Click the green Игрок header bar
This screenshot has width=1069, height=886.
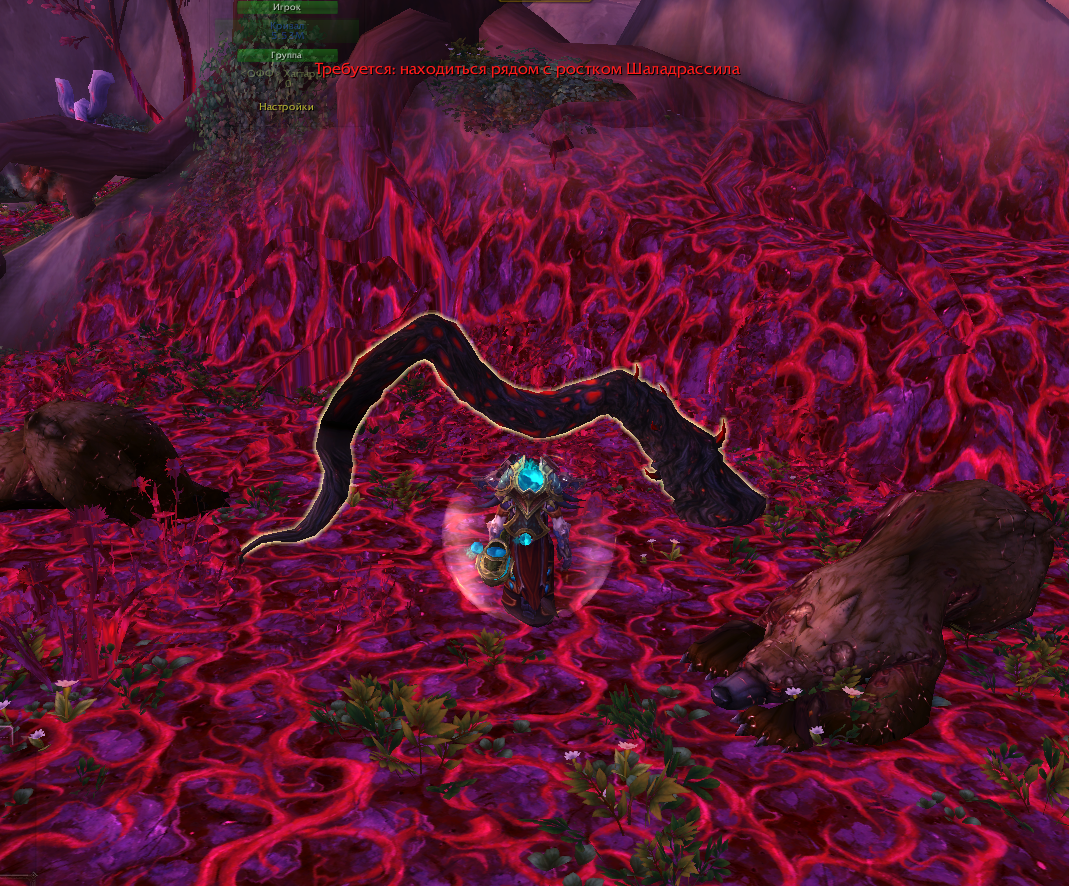286,7
